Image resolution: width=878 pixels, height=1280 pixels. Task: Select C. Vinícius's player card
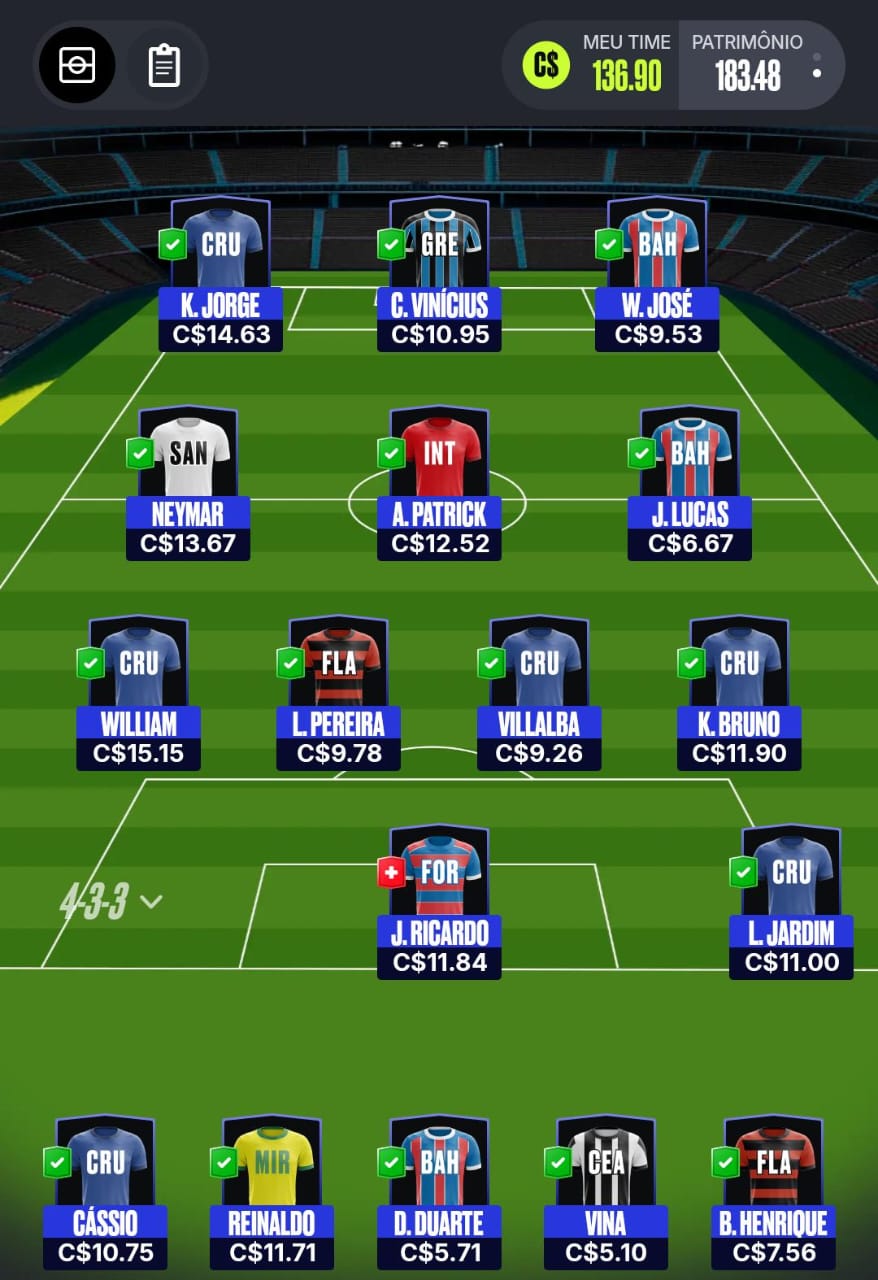tap(439, 270)
